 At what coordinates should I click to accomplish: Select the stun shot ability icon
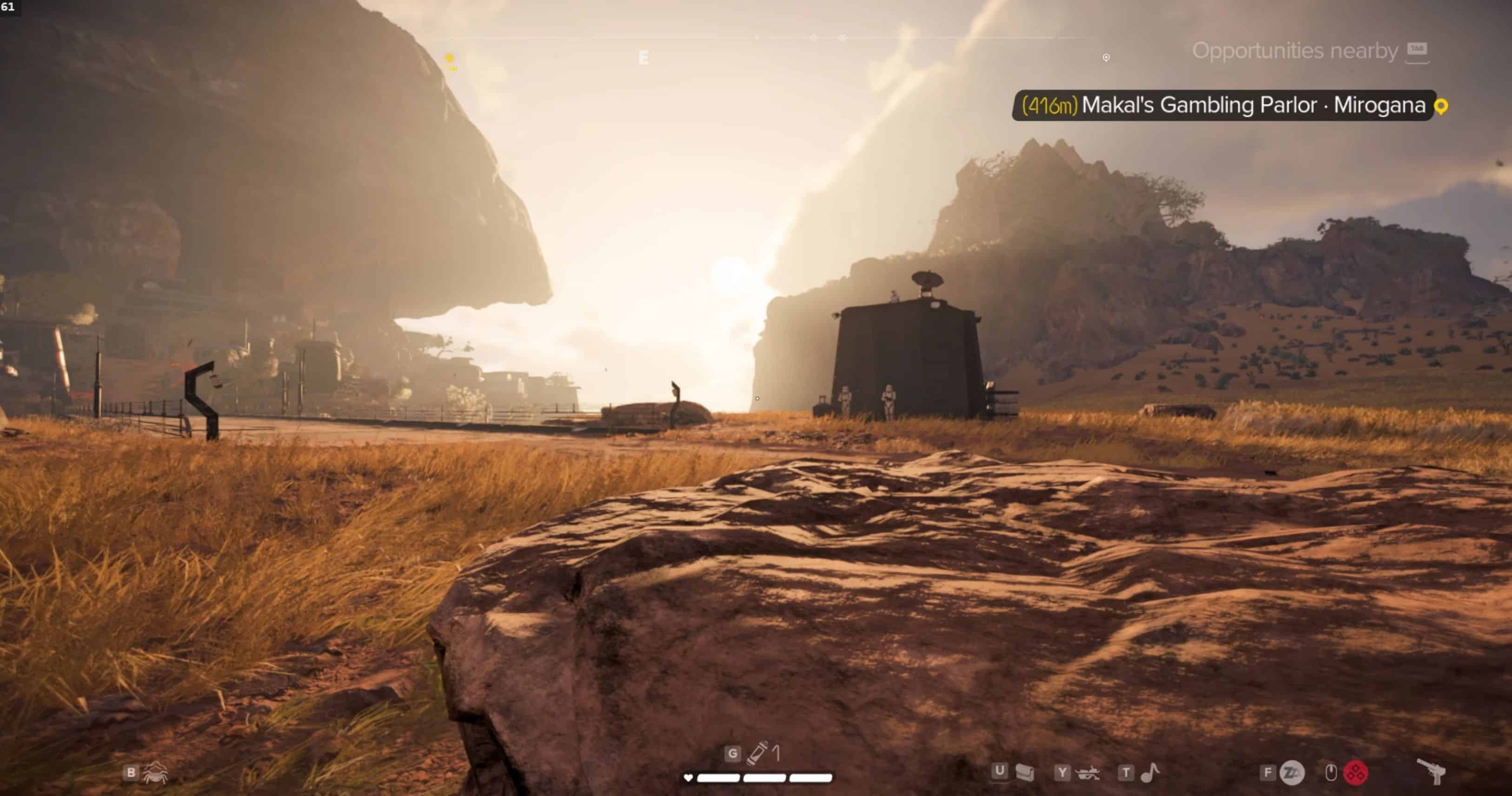[x=1292, y=773]
